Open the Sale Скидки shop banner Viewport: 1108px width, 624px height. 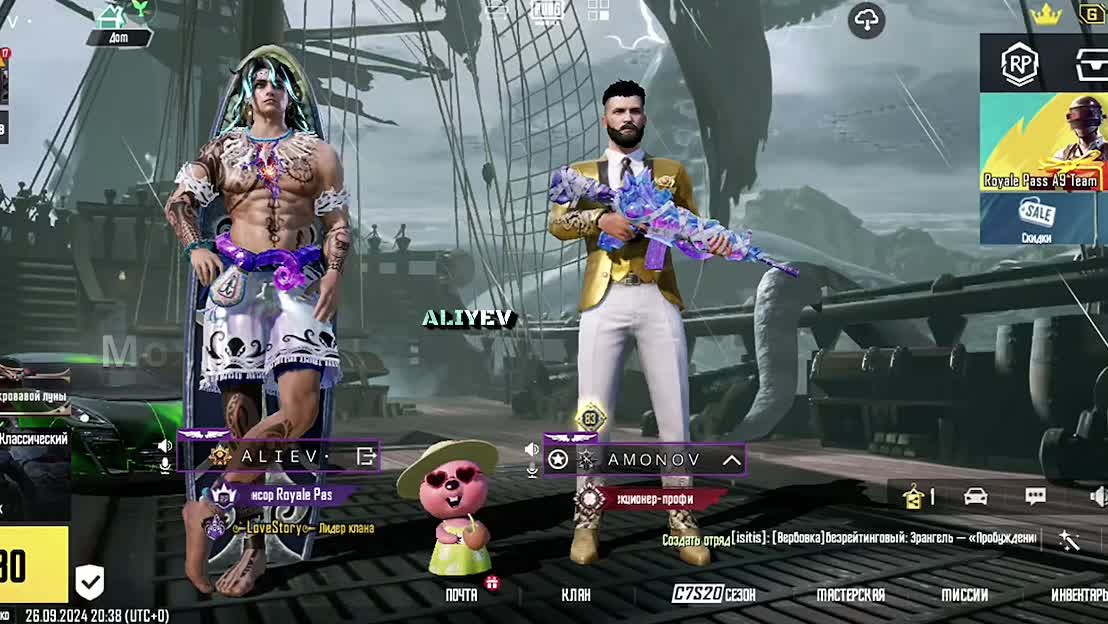pos(1044,219)
